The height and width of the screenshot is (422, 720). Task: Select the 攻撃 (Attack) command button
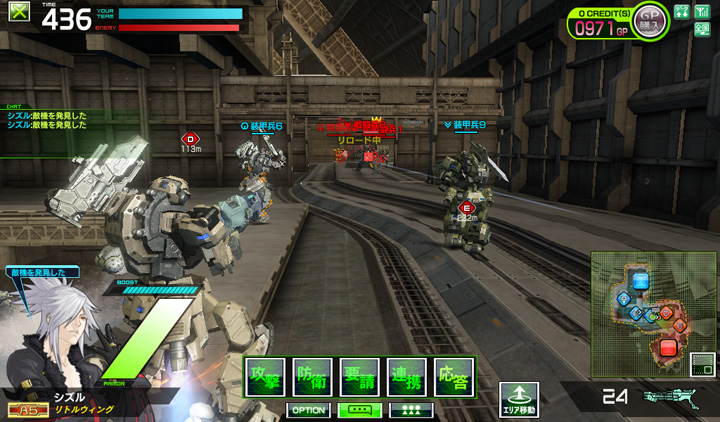[x=265, y=377]
